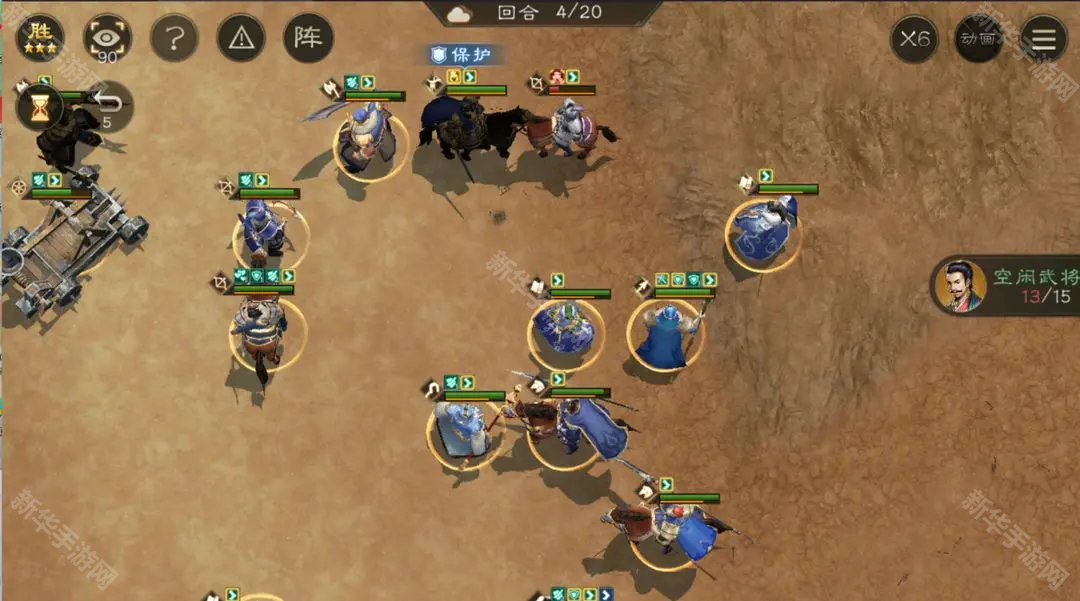Change battle speed with the X6 button
Screen dimensions: 1080x601
click(914, 39)
